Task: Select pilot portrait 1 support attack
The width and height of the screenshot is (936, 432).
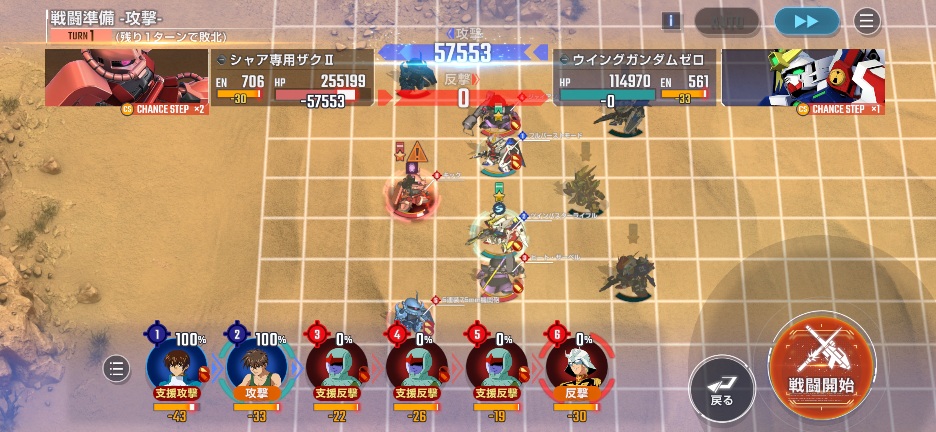Action: tap(177, 365)
